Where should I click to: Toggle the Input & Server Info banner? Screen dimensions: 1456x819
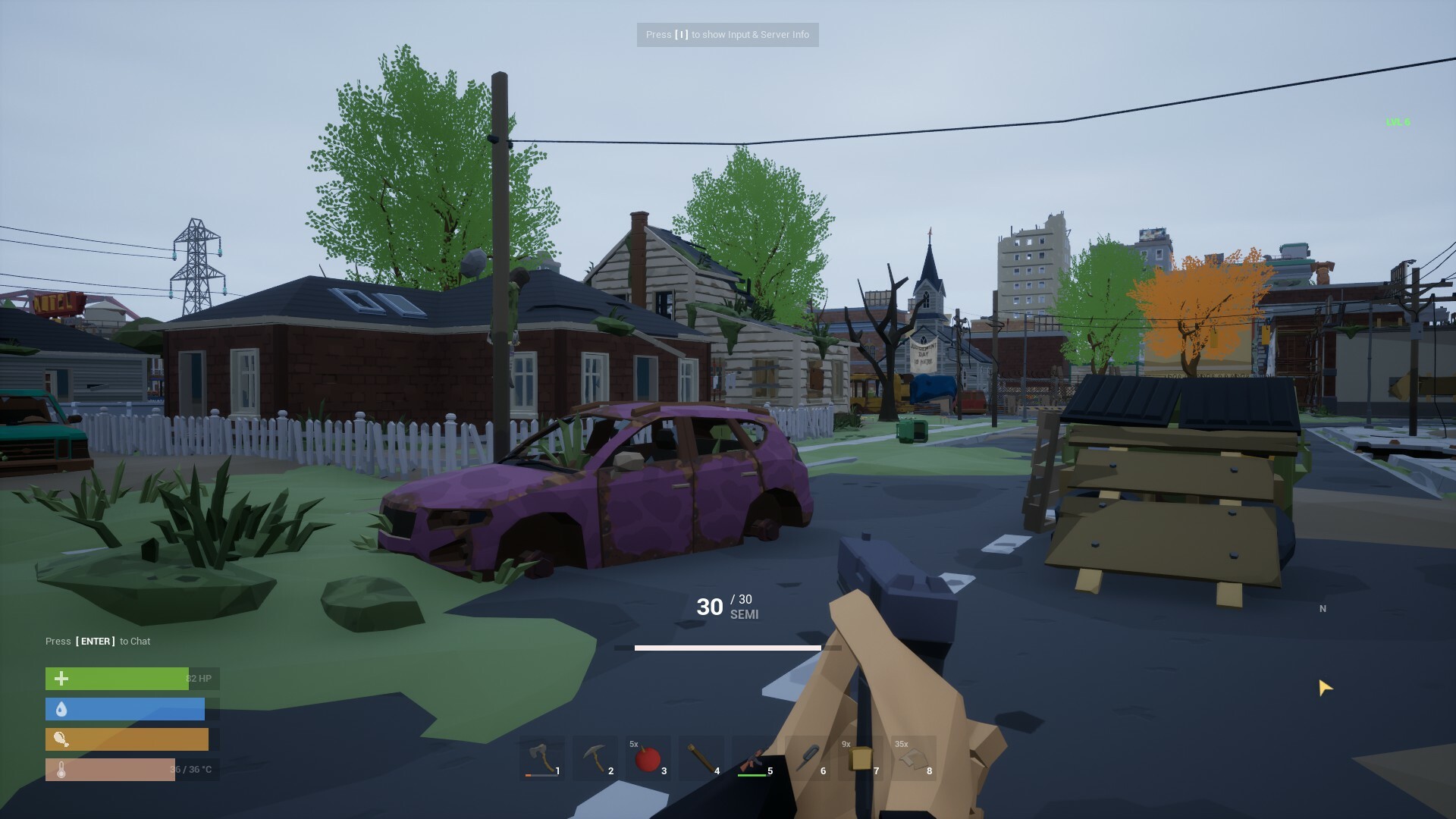727,34
